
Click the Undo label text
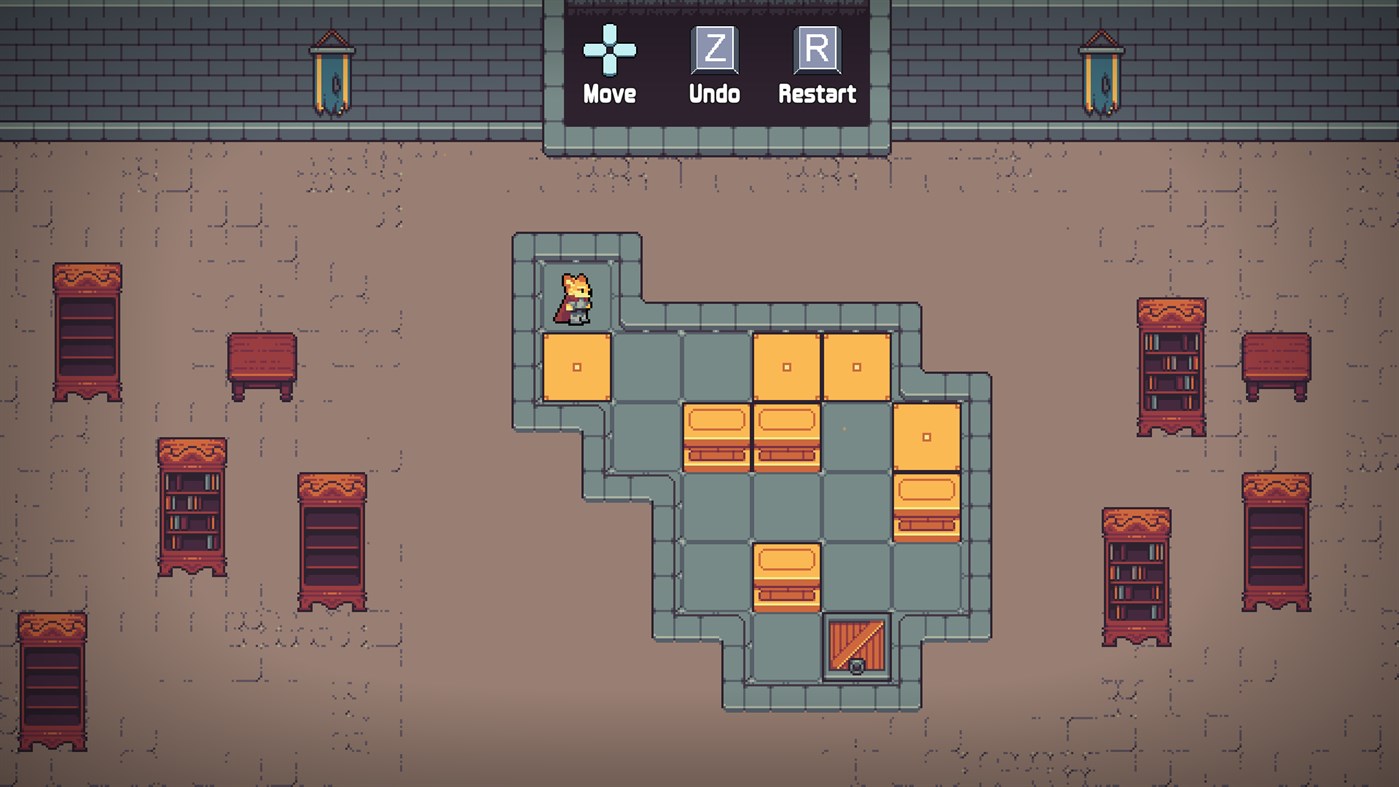[x=713, y=95]
